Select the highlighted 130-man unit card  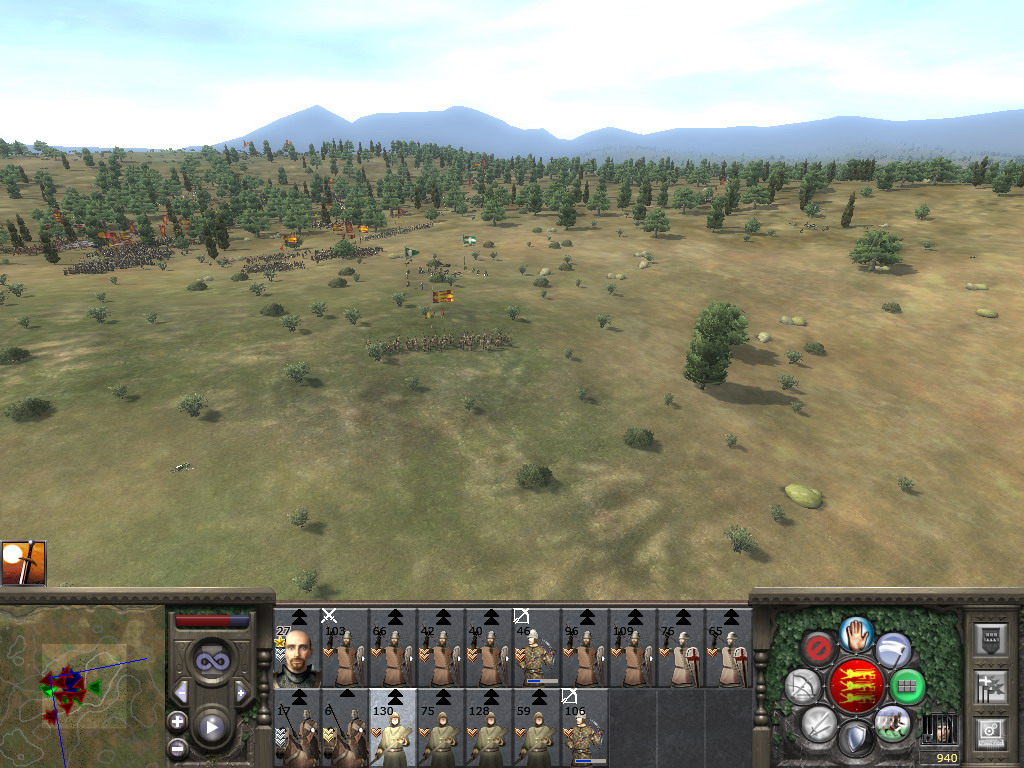click(x=393, y=728)
